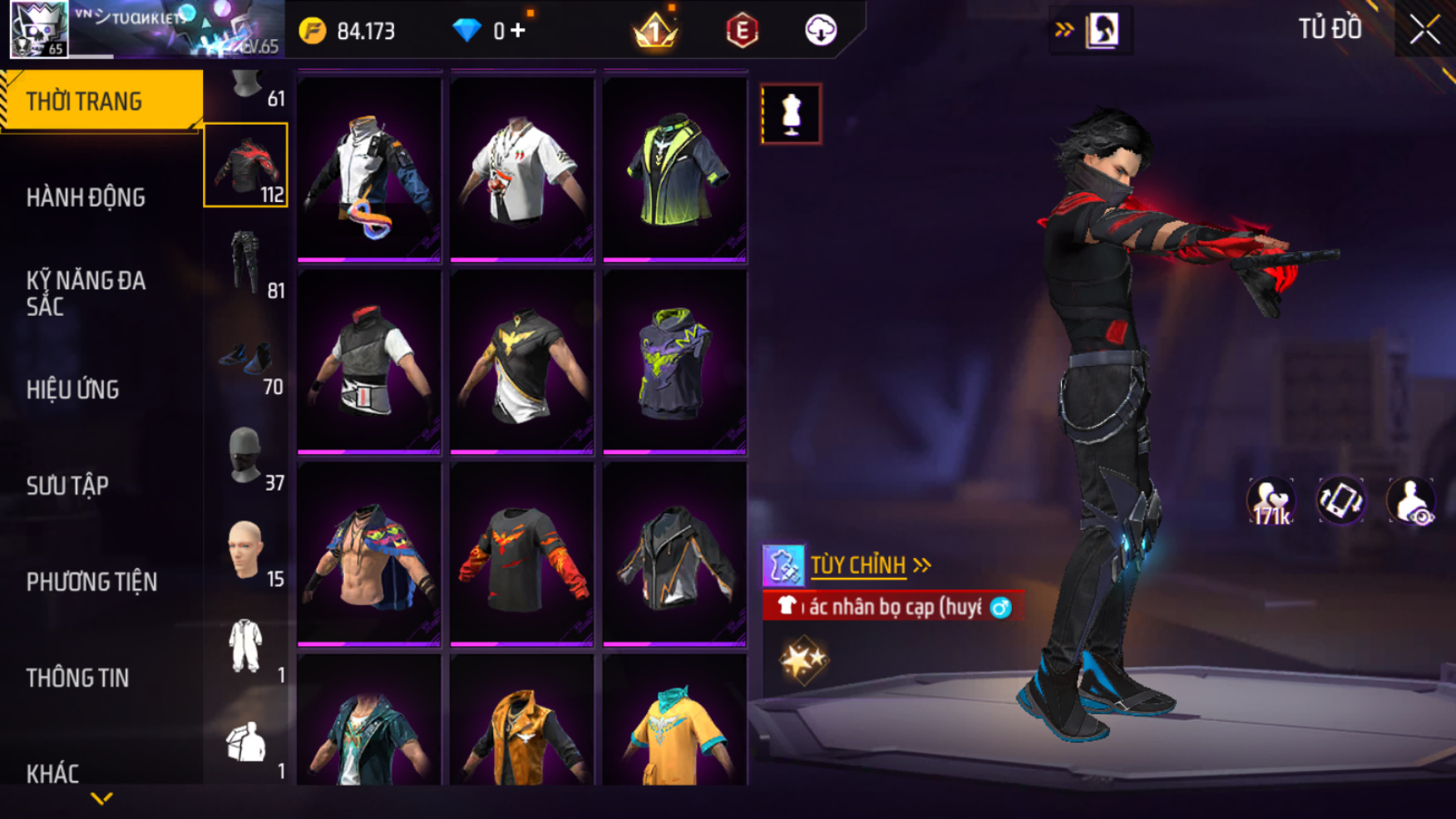Switch to Kỹ Năng Đa Sắc section

click(86, 294)
